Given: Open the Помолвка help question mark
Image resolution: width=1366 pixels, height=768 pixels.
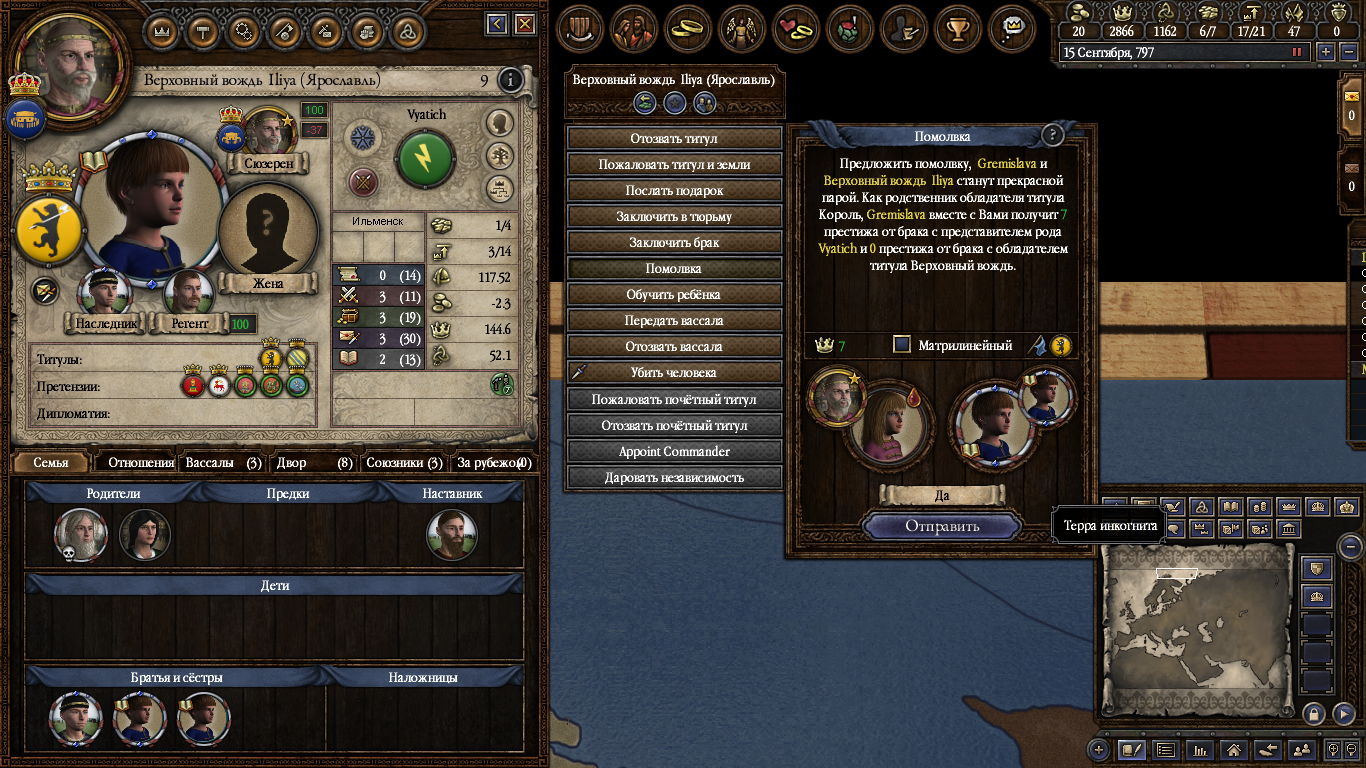Looking at the screenshot, I should [1051, 136].
